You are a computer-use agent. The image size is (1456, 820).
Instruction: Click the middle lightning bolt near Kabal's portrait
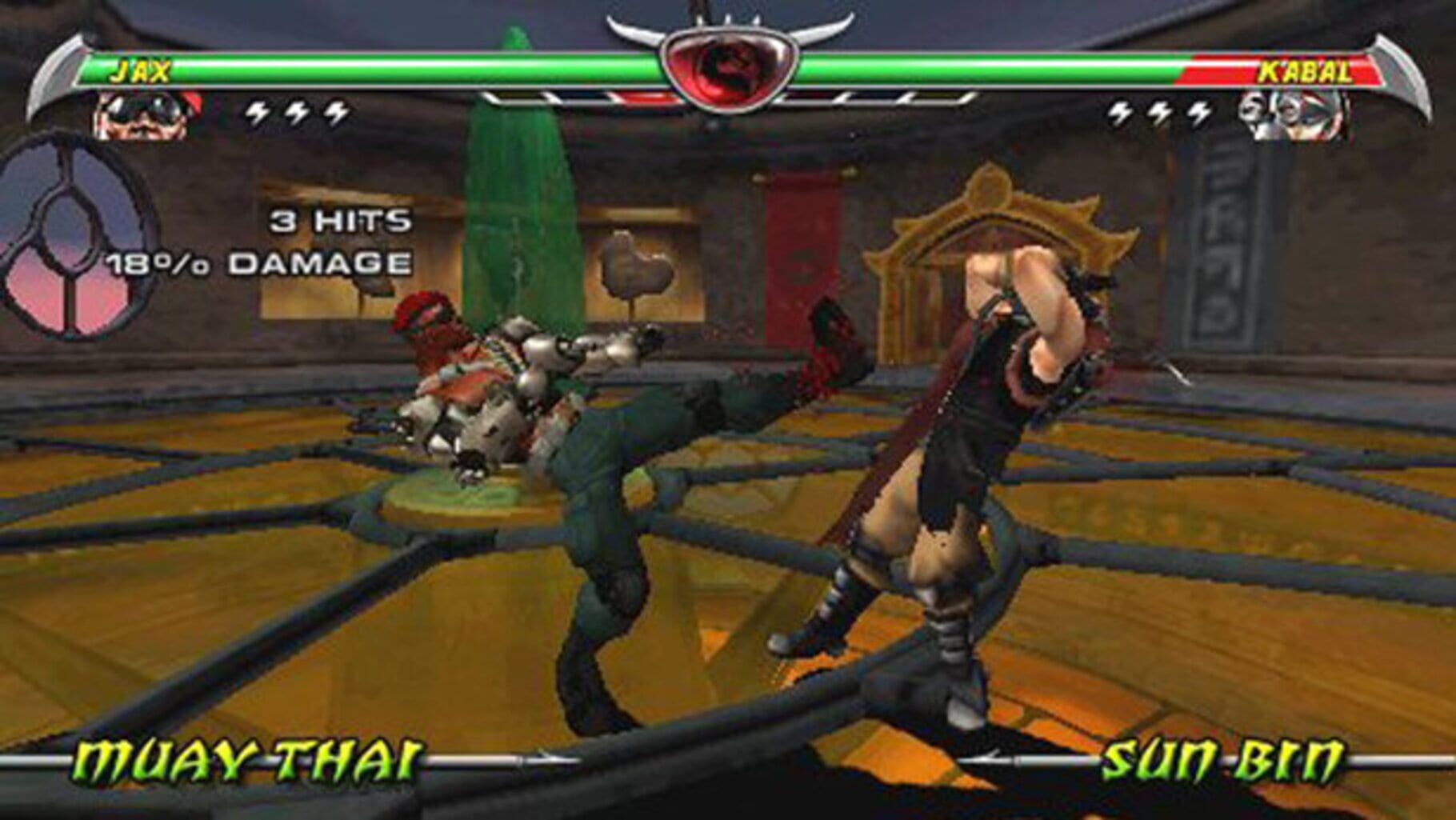pos(1159,112)
